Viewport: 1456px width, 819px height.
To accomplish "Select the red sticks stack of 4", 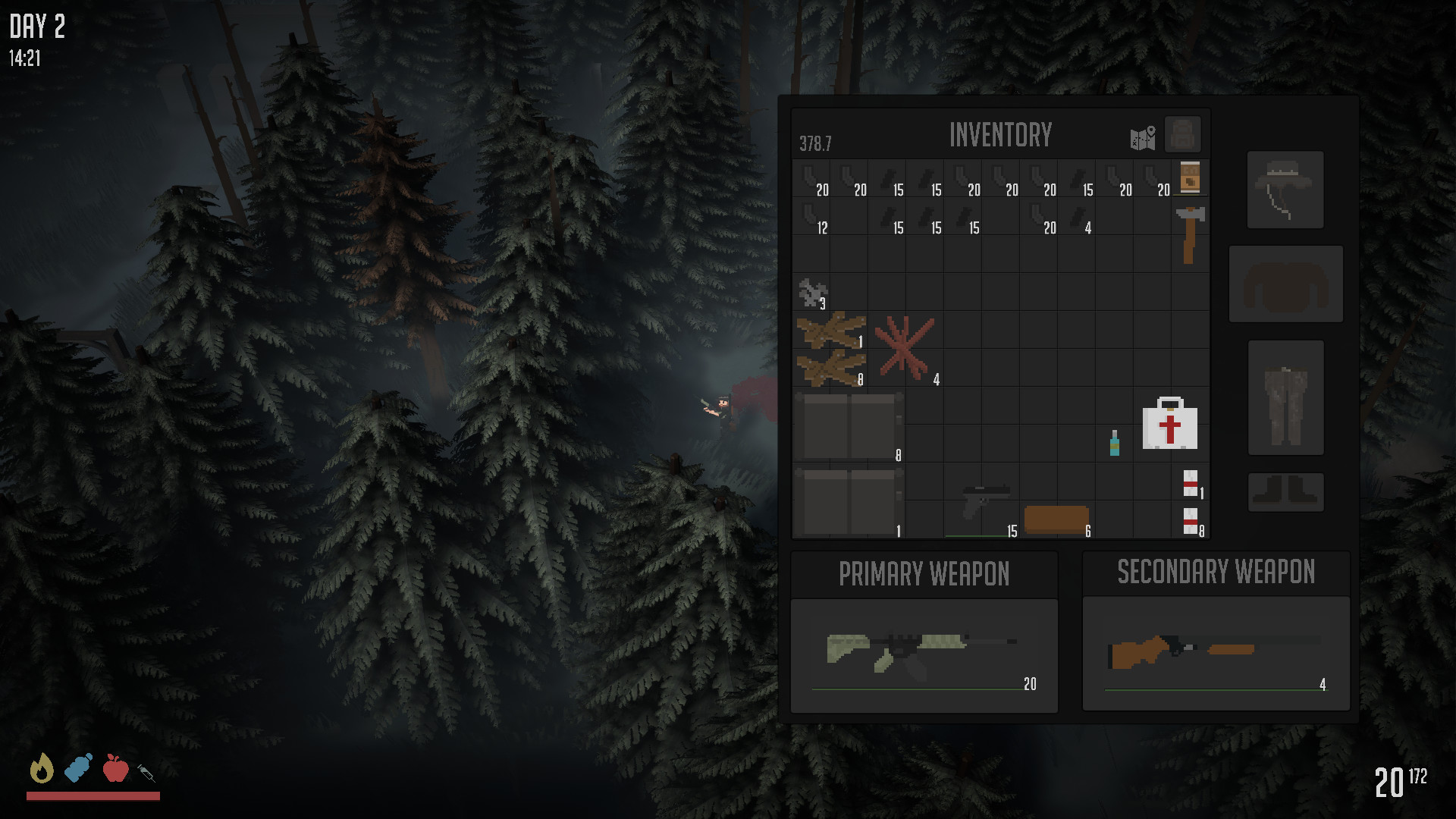I will pyautogui.click(x=905, y=349).
